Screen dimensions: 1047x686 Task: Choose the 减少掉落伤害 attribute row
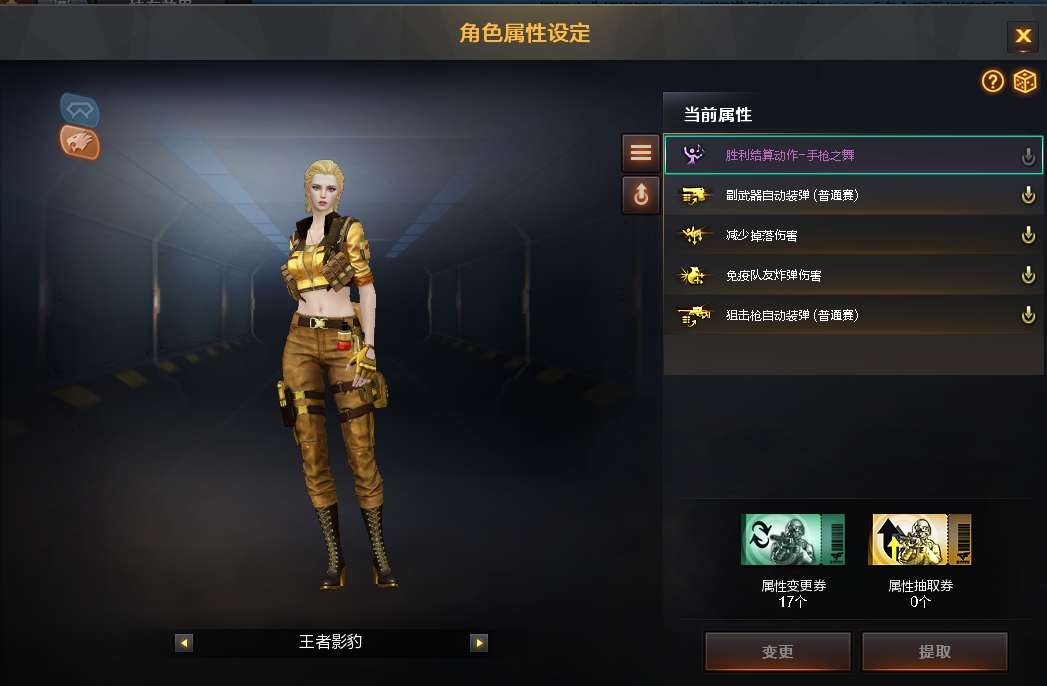pyautogui.click(x=852, y=235)
